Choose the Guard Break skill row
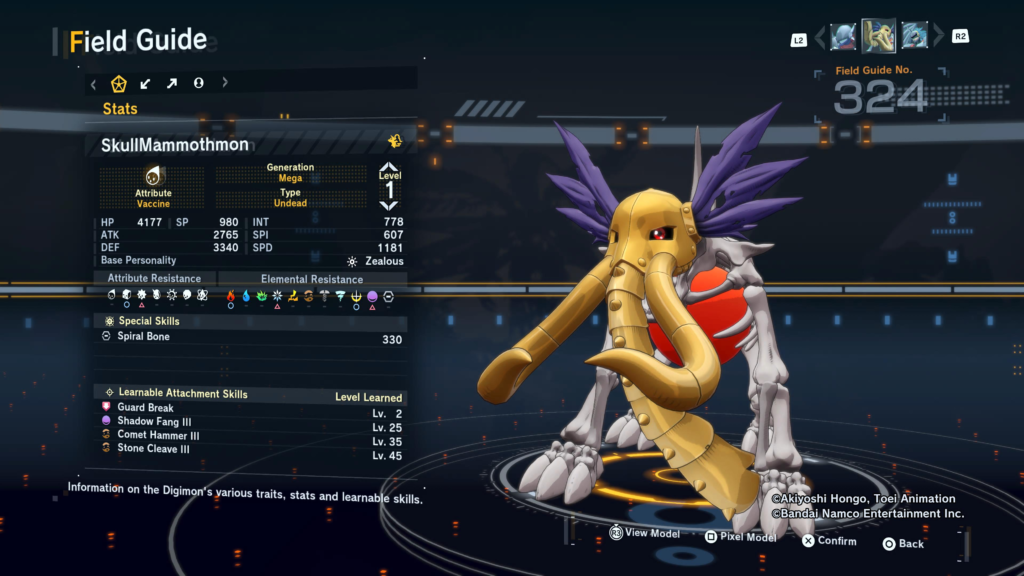The height and width of the screenshot is (576, 1024). tap(252, 408)
